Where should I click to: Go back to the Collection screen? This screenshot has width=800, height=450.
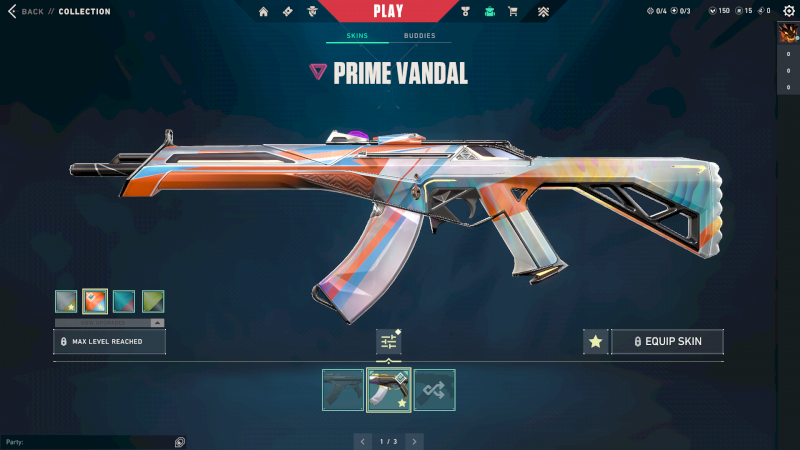coord(28,12)
